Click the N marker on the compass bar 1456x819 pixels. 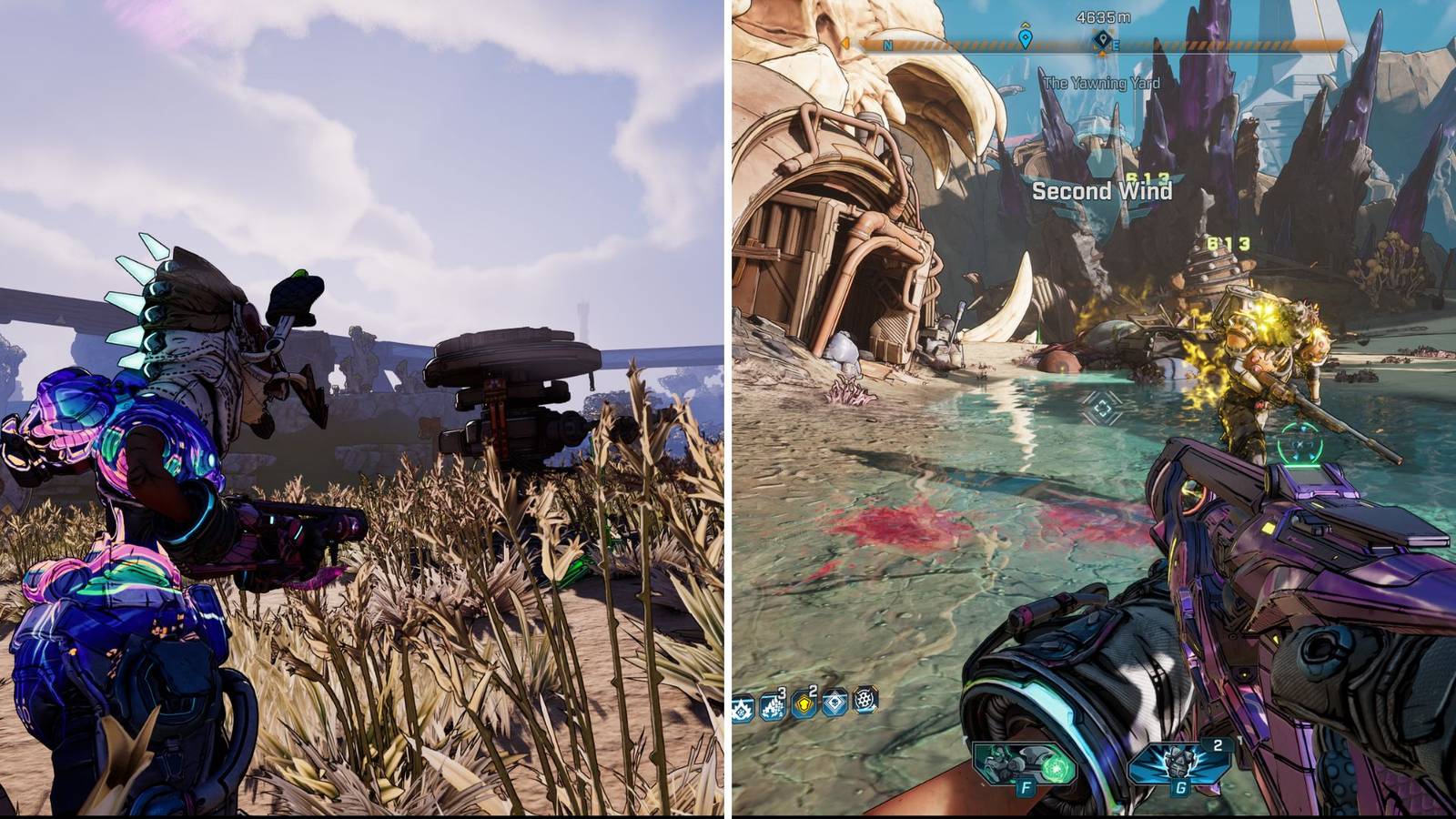coord(887,45)
